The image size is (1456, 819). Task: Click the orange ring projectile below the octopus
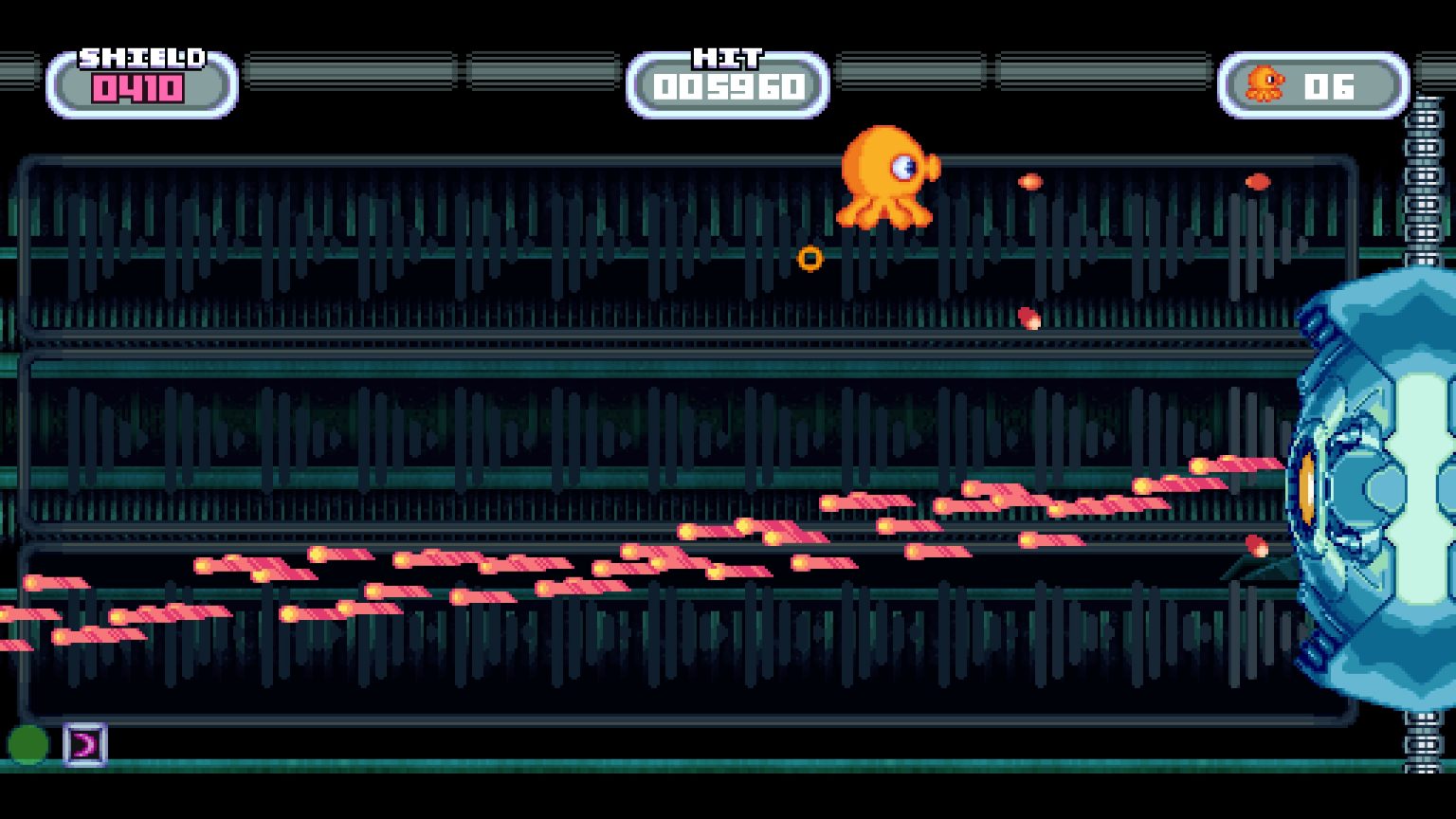[x=811, y=257]
